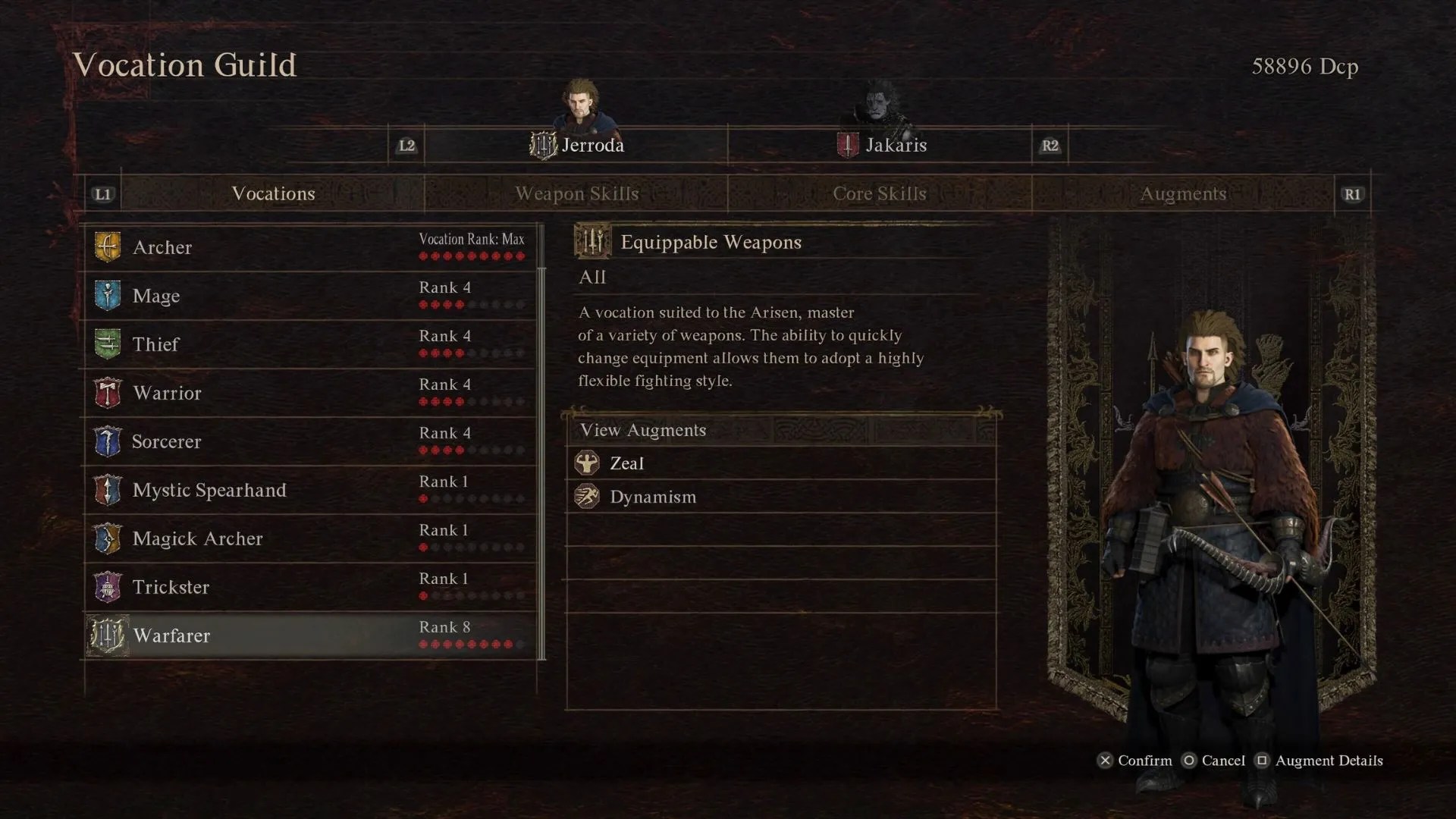1456x819 pixels.
Task: View the Dynamism augment
Action: 781,497
